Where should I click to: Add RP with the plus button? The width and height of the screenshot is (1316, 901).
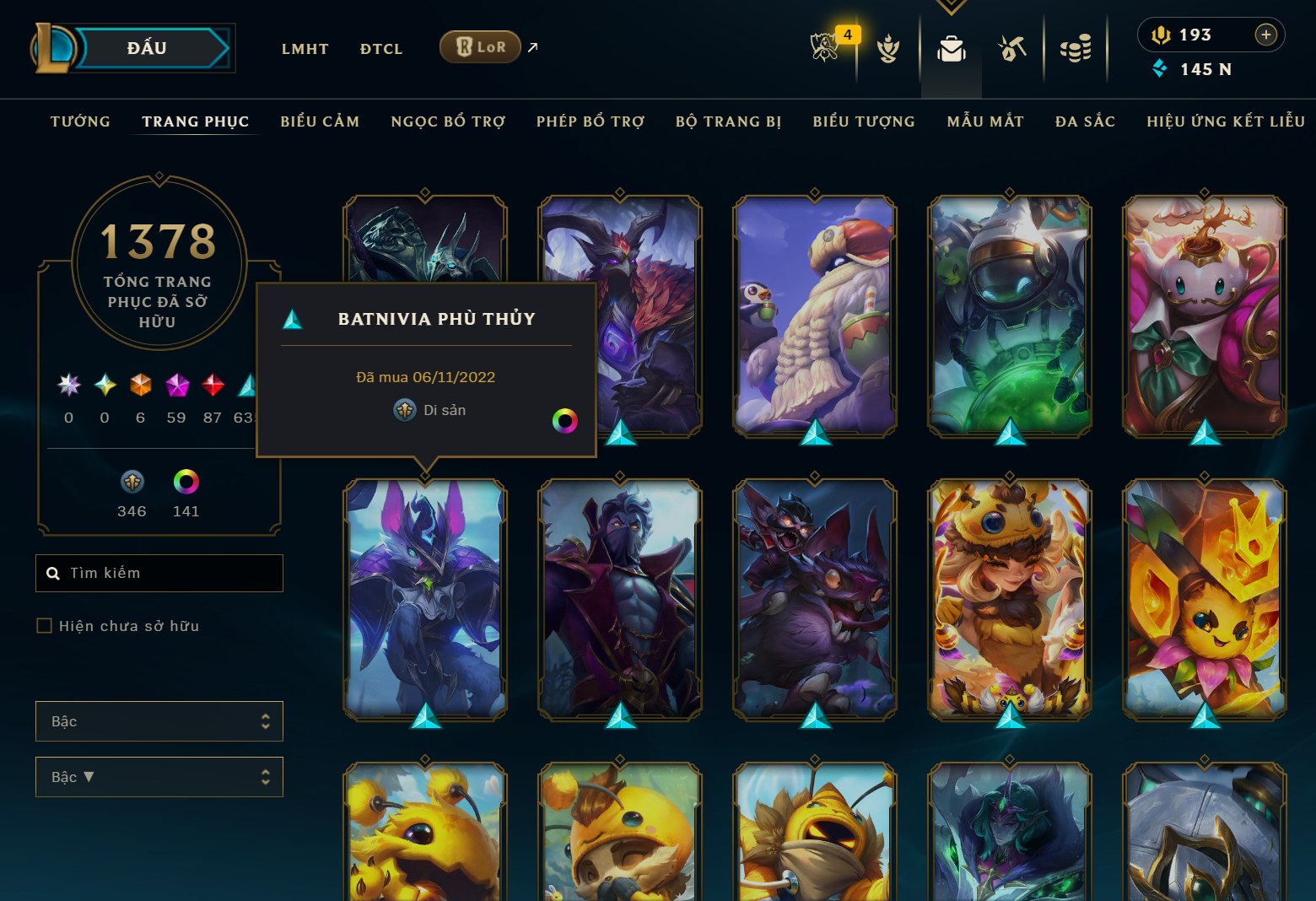[x=1265, y=35]
